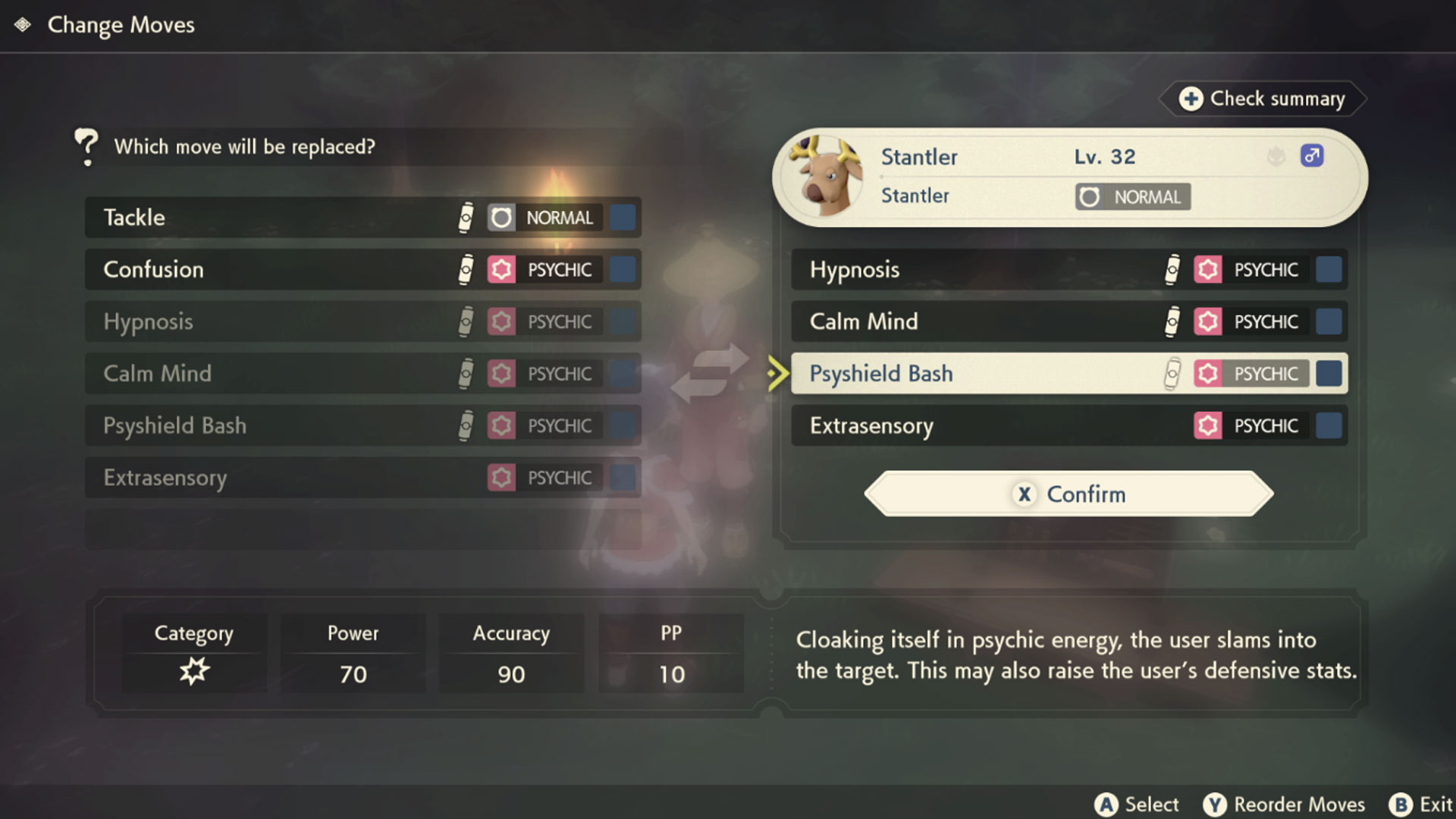The image size is (1456, 819).
Task: Click the Stantler portrait card
Action: tap(1069, 177)
